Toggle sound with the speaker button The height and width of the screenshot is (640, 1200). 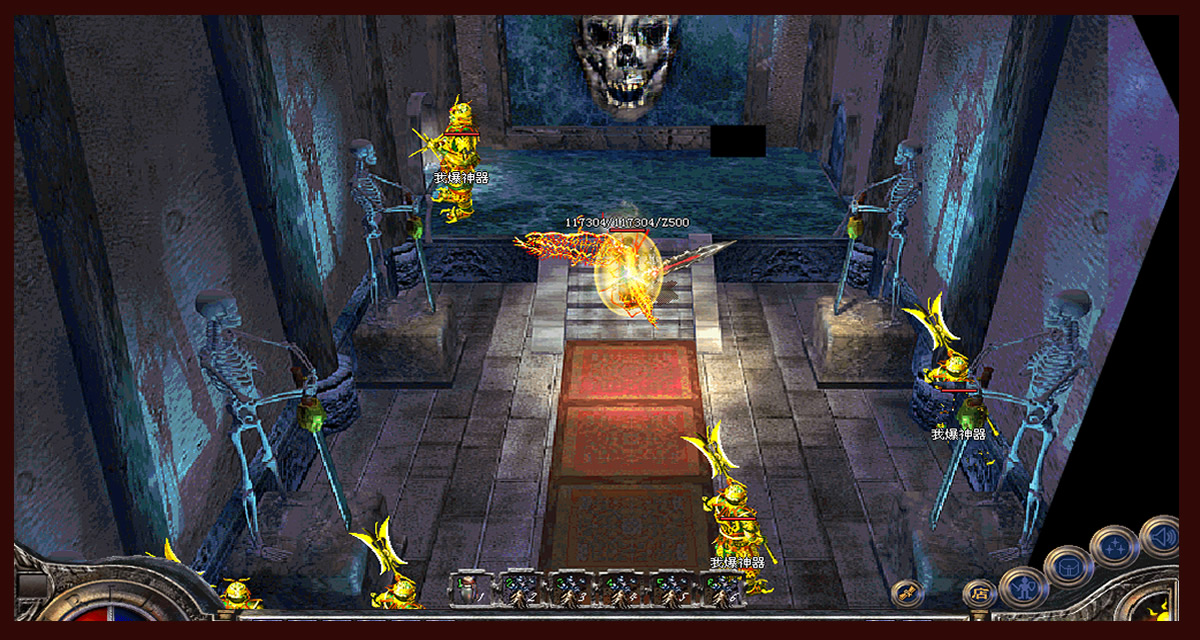[x=1159, y=536]
